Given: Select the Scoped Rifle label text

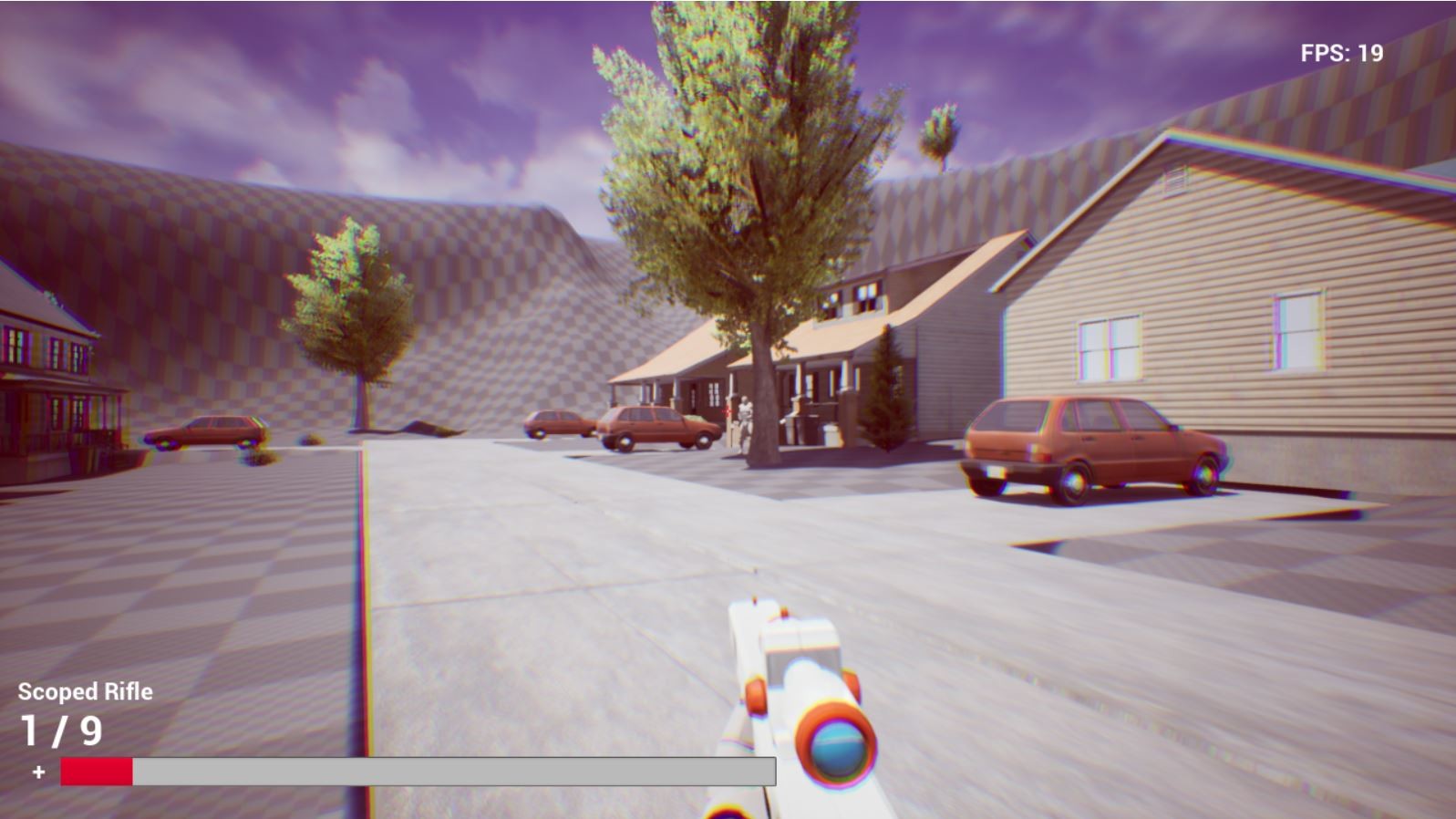Looking at the screenshot, I should click(x=85, y=691).
